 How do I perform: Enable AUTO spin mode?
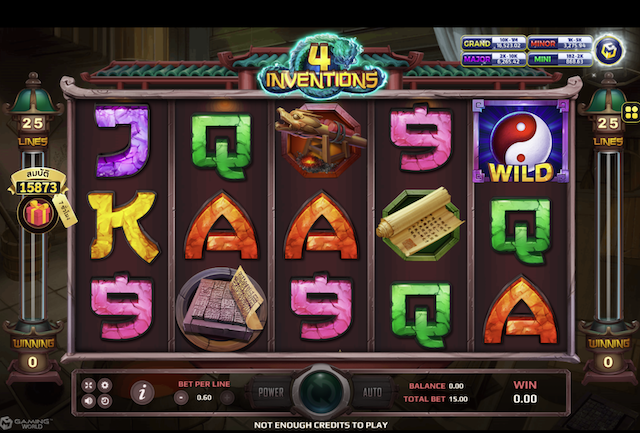click(372, 392)
